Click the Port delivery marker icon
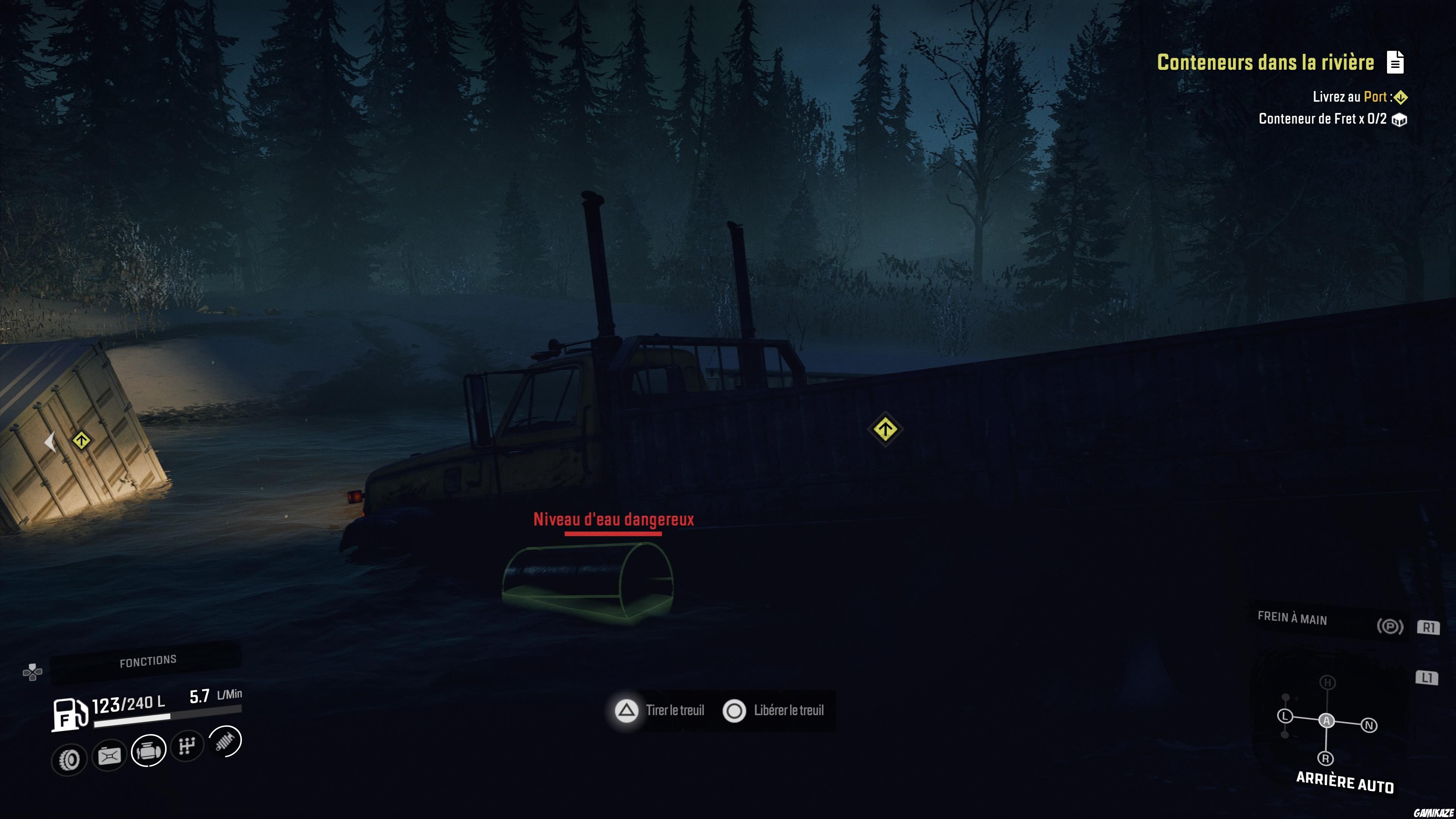Viewport: 1456px width, 819px height. pyautogui.click(x=1401, y=97)
